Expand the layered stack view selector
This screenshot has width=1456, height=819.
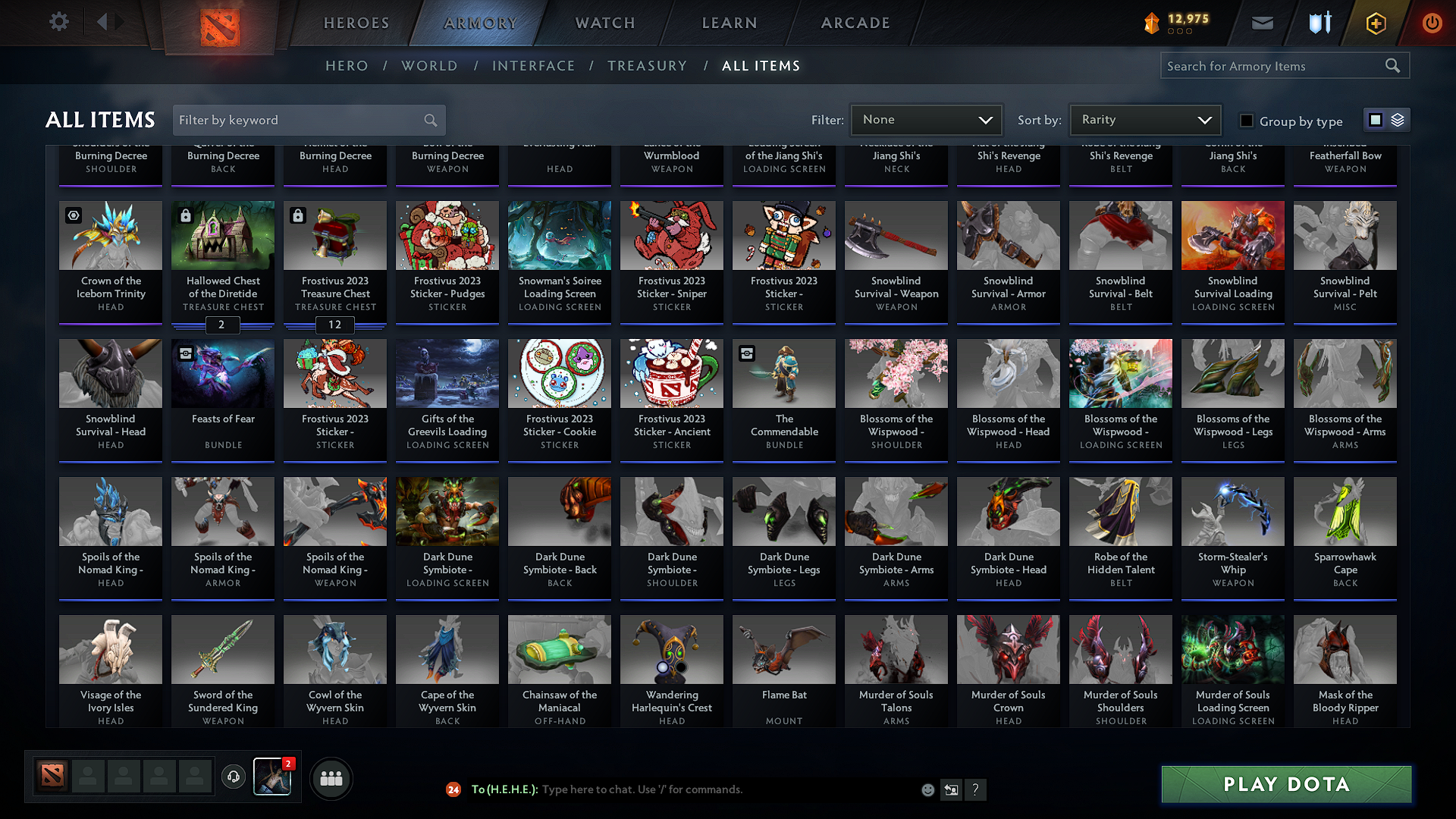click(x=1397, y=119)
